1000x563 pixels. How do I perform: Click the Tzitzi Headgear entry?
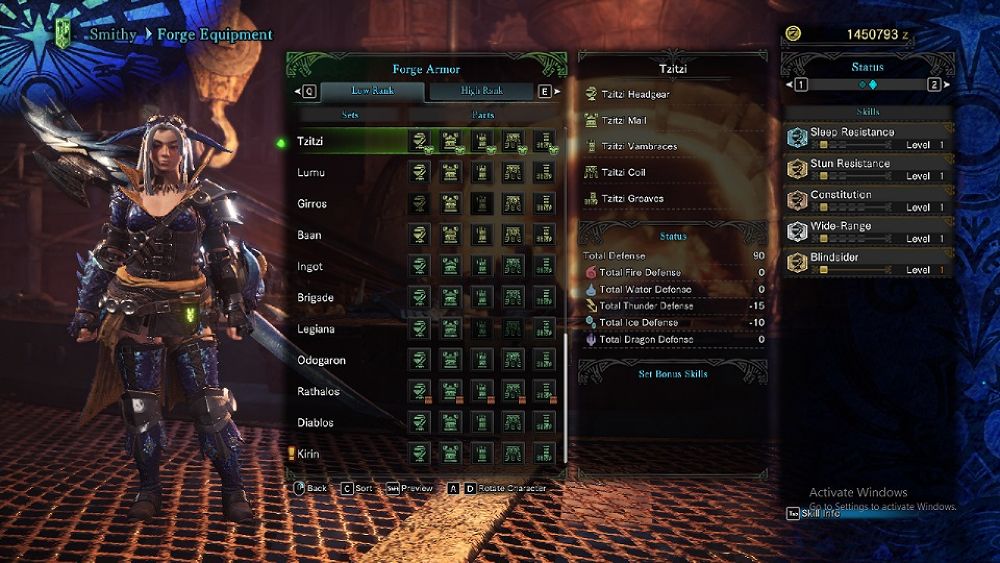(x=635, y=94)
